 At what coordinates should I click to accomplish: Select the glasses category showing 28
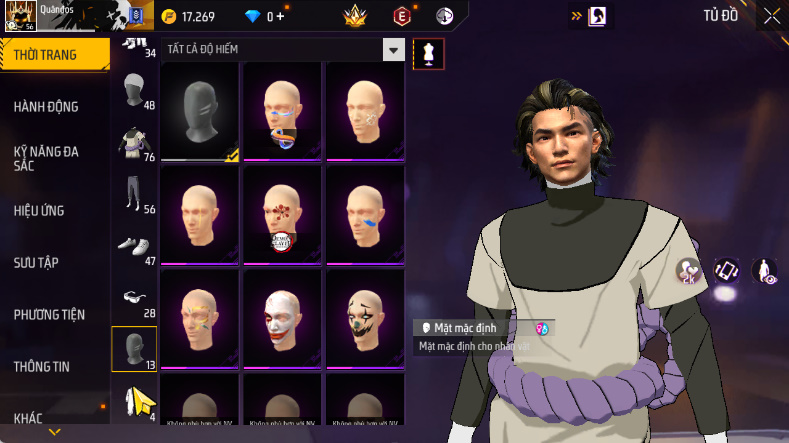pos(134,299)
